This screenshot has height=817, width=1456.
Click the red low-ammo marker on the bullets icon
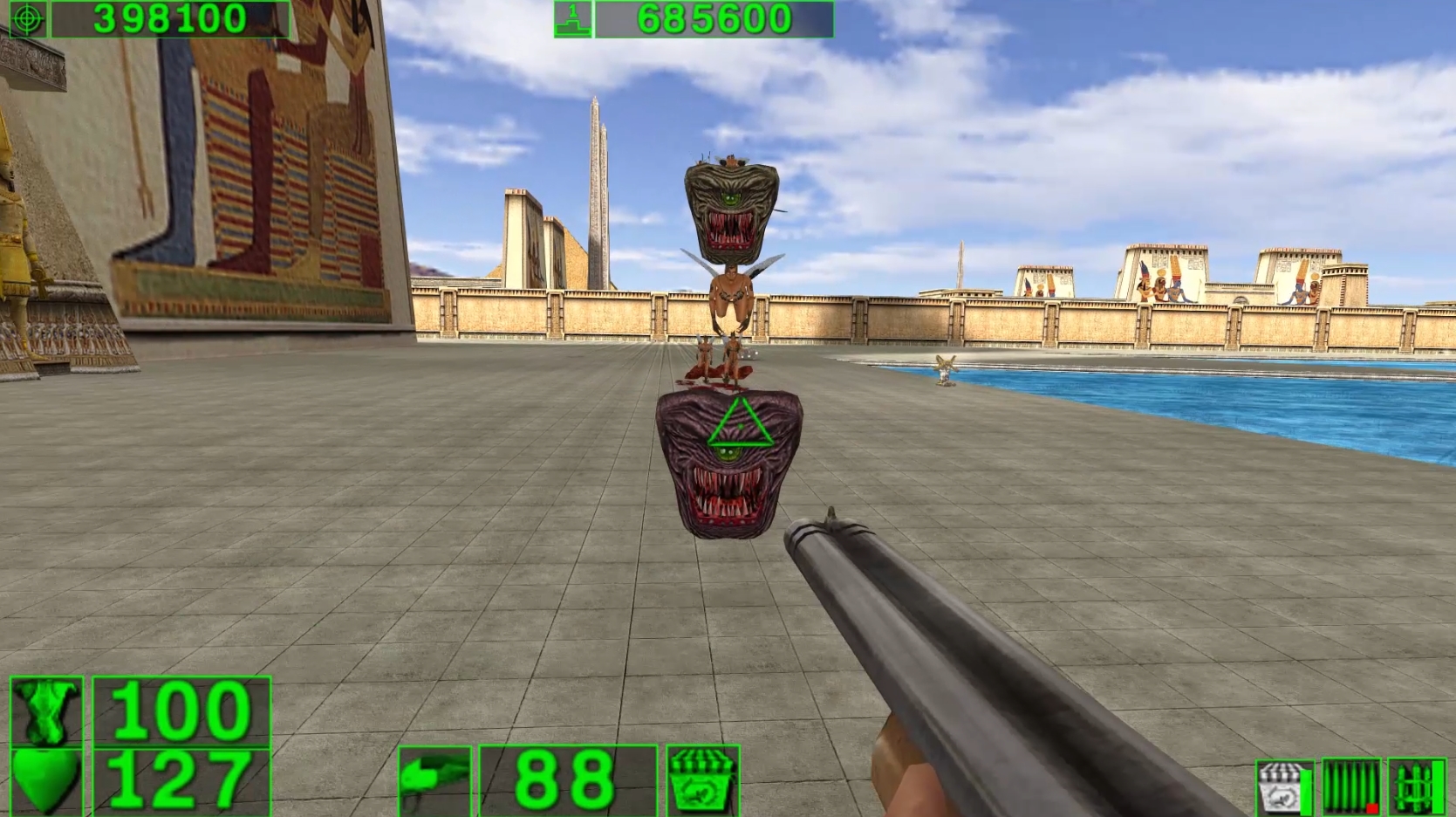pos(1372,809)
